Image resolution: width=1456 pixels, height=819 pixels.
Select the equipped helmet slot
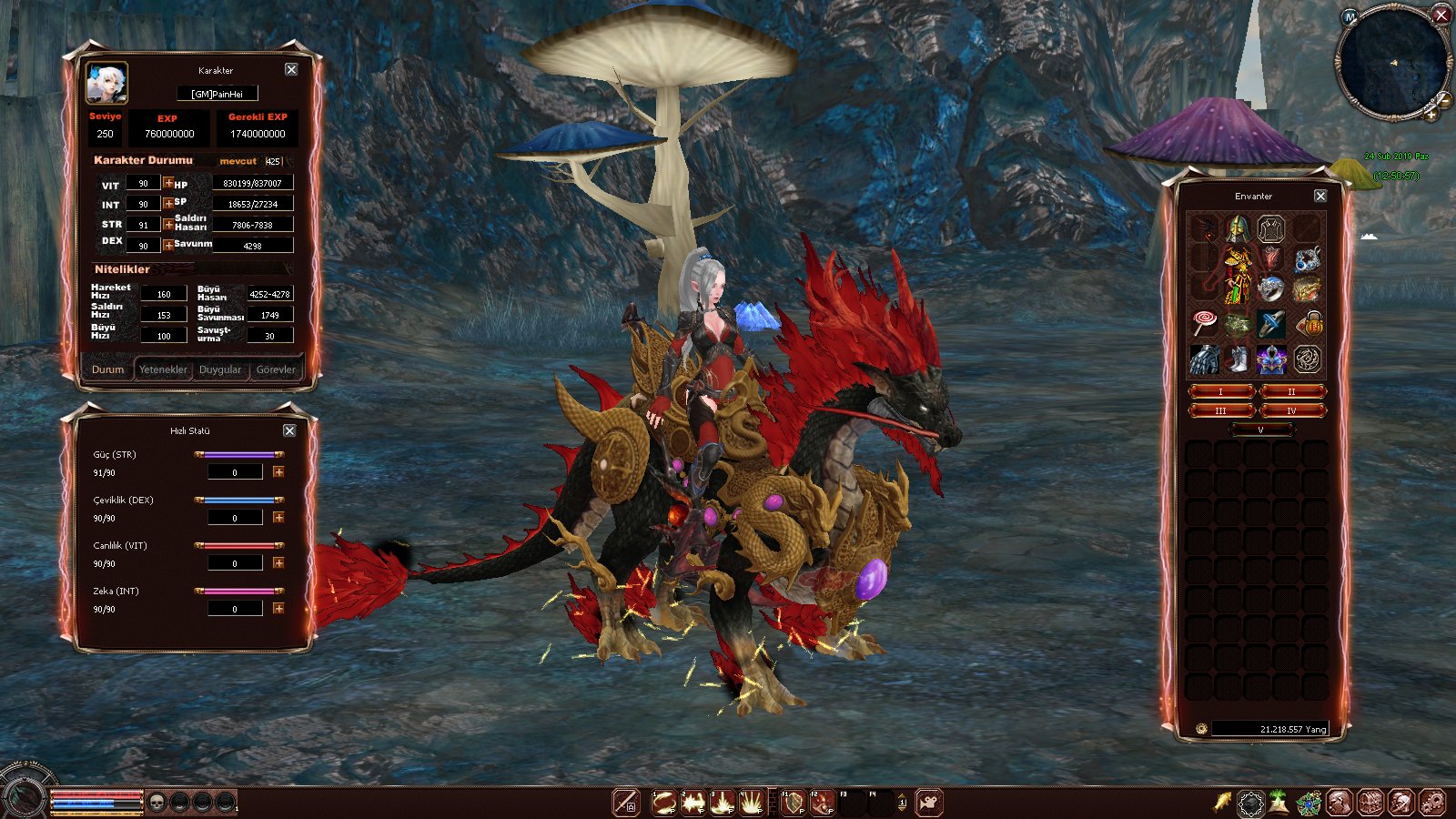pos(1237,228)
